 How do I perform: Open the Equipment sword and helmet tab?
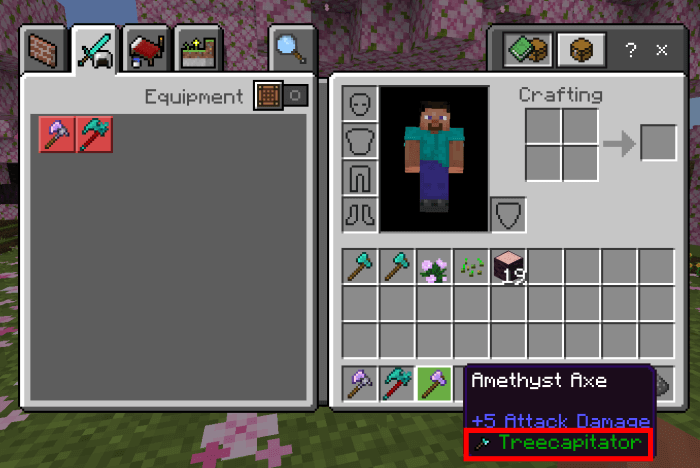coord(95,47)
